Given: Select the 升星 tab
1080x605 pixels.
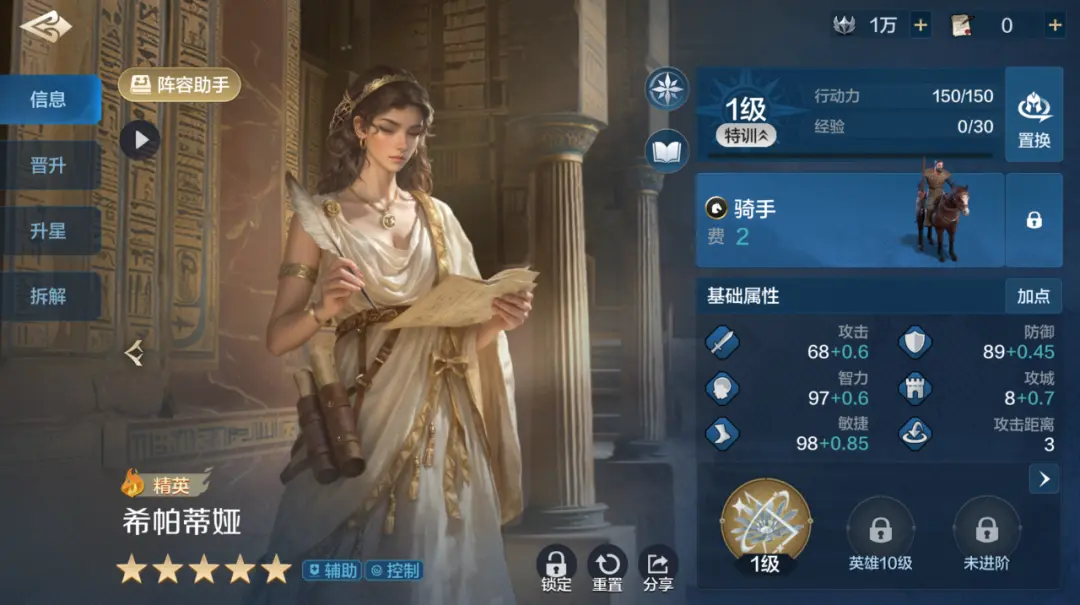Looking at the screenshot, I should click(x=49, y=231).
